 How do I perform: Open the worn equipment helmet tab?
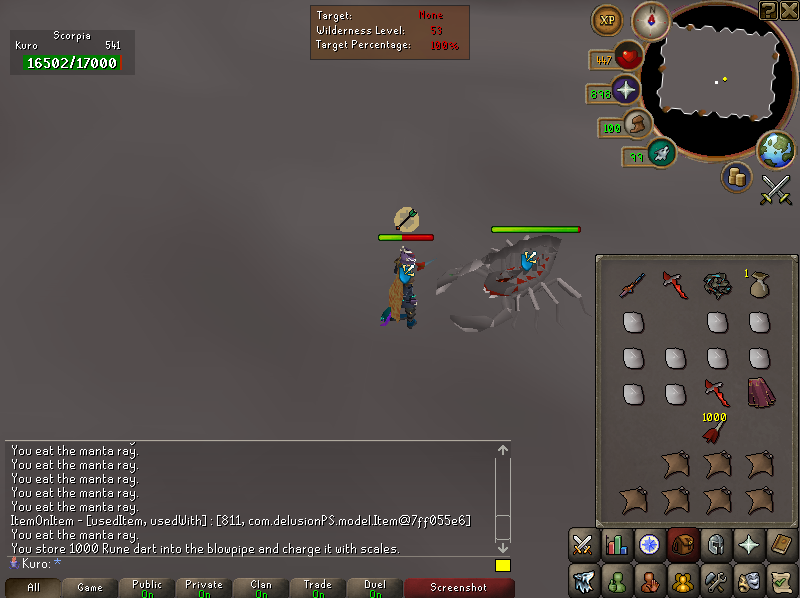(x=715, y=544)
